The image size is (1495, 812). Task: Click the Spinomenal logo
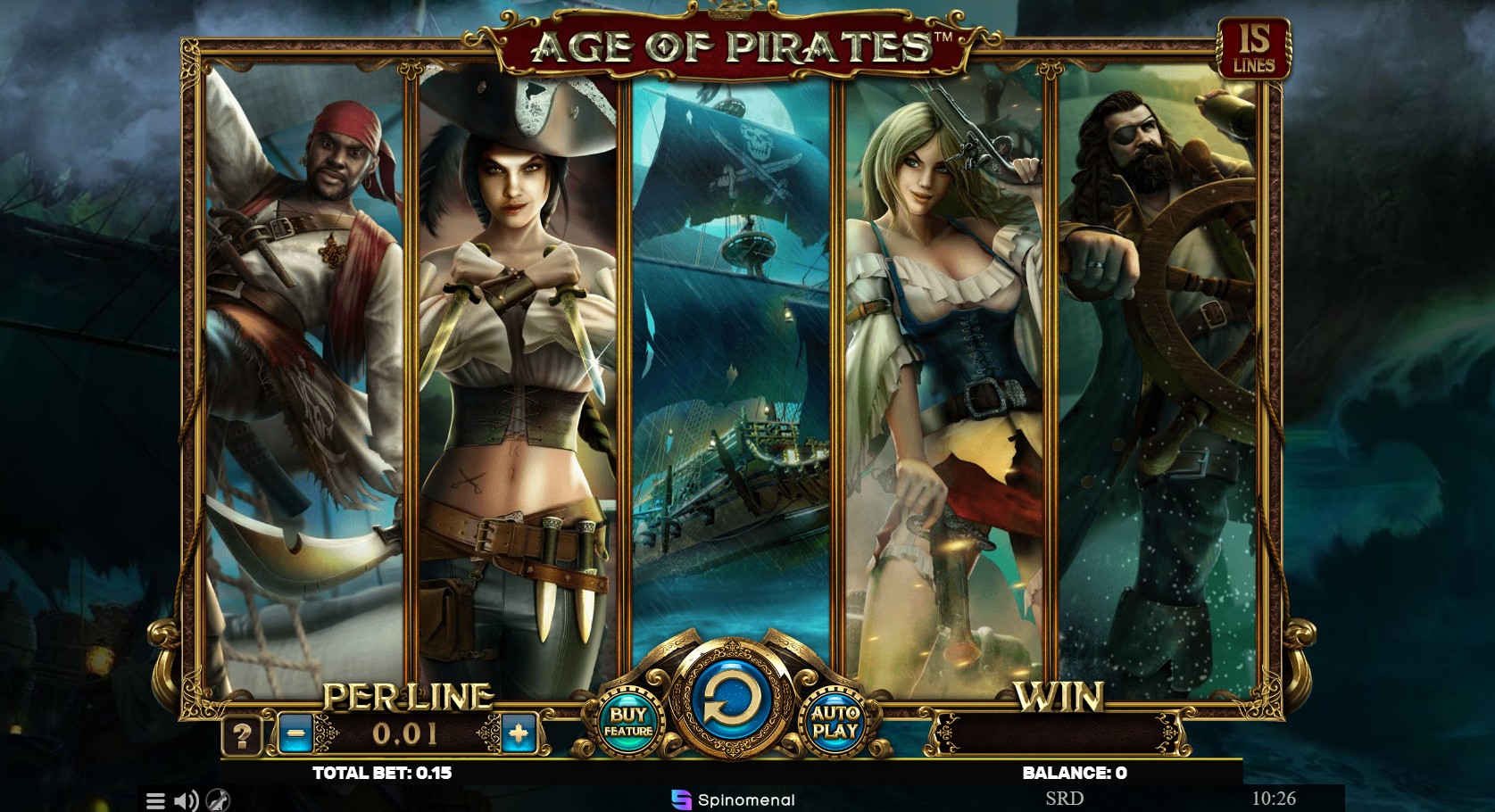[732, 800]
